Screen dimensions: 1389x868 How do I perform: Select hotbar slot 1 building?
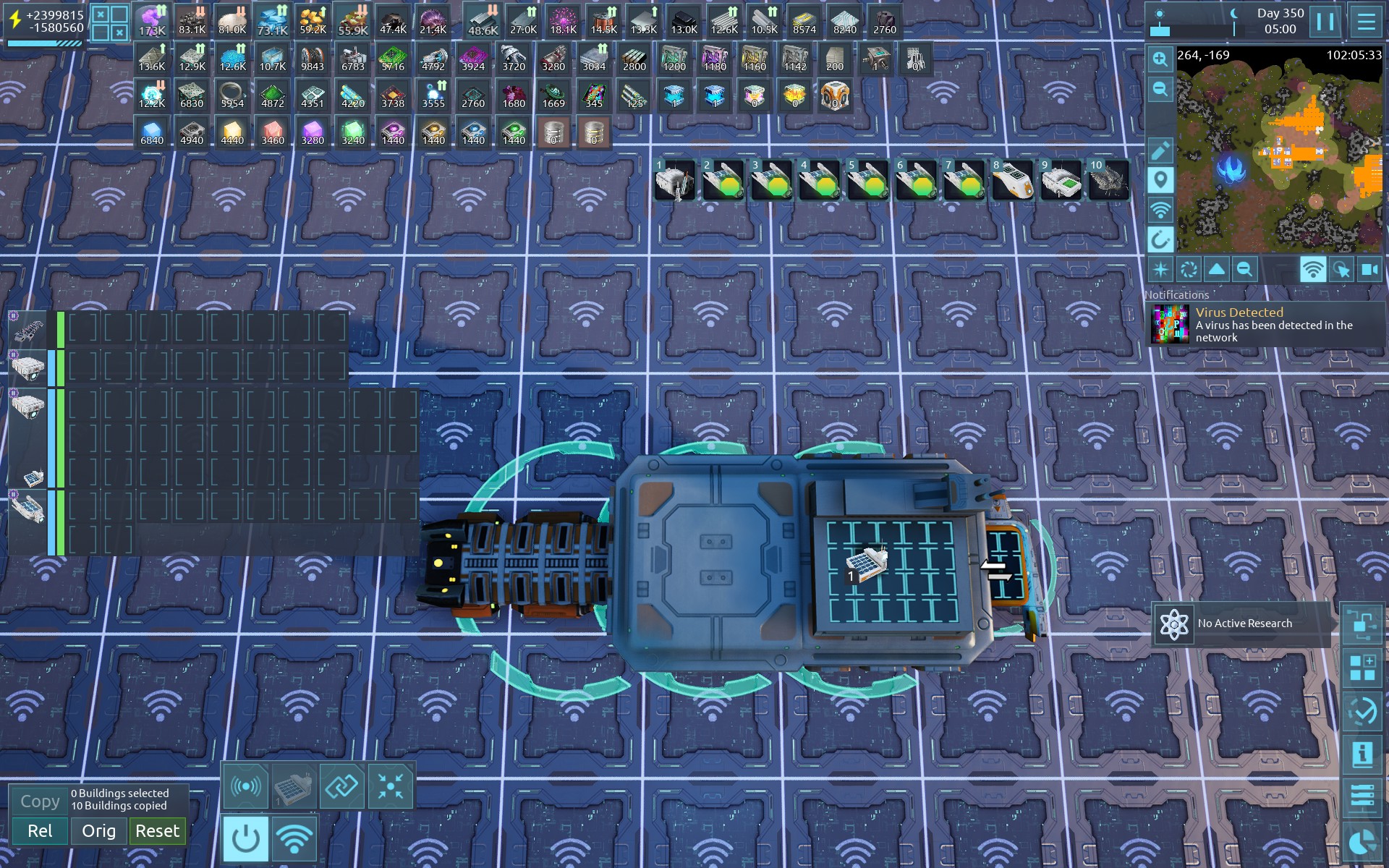[675, 180]
